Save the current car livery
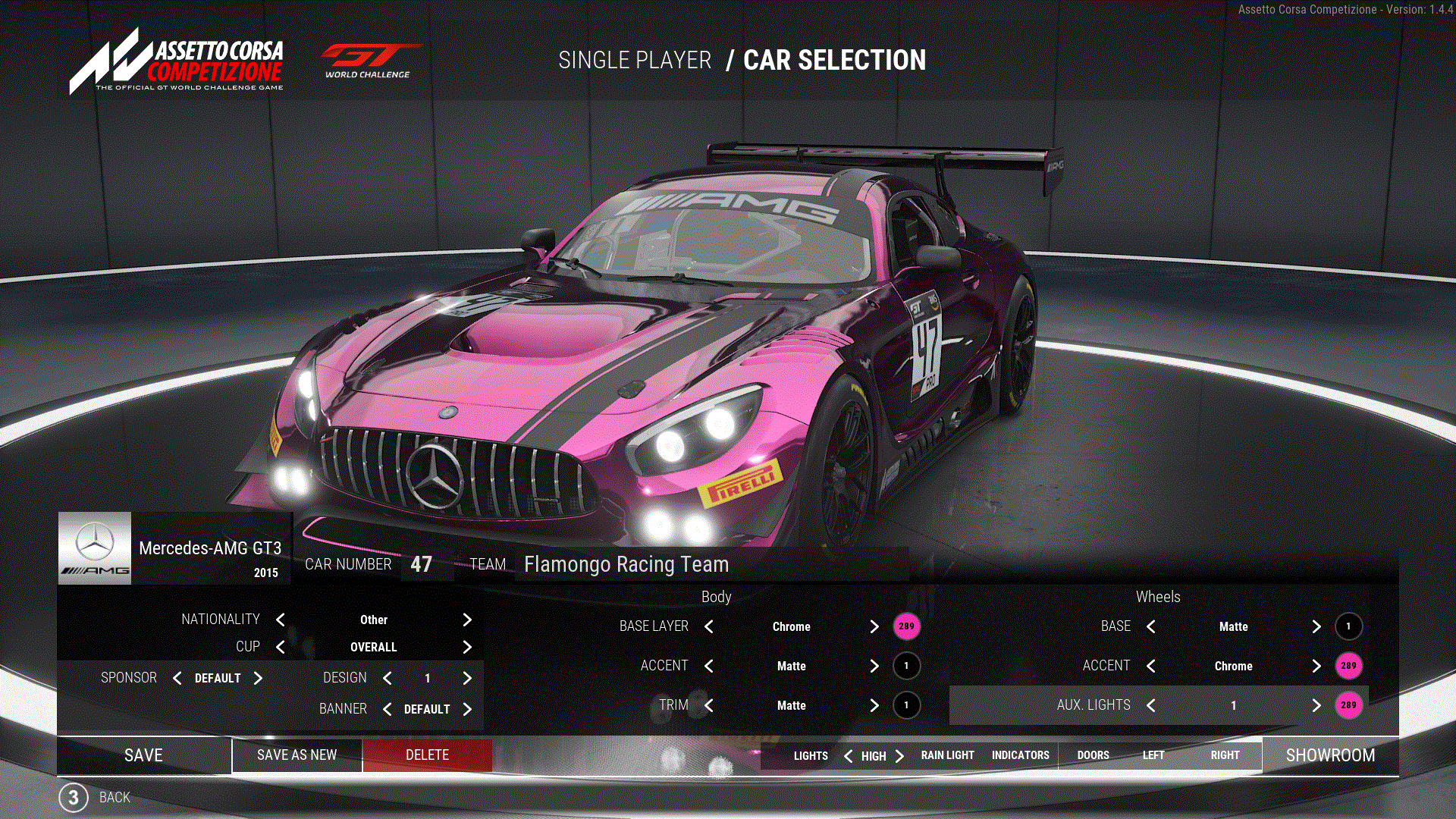1456x819 pixels. click(143, 755)
